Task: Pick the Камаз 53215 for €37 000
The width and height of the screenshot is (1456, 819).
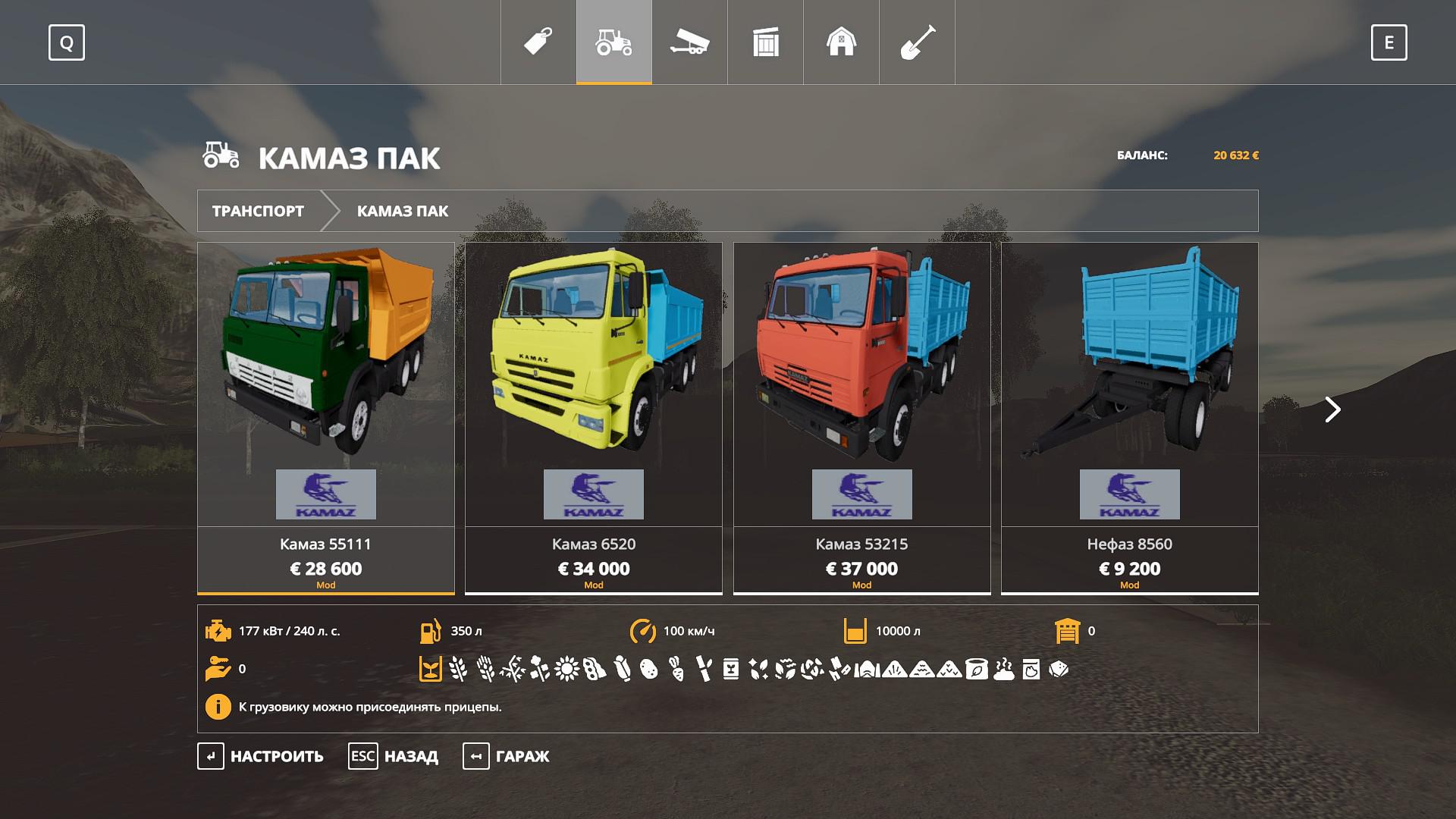Action: click(x=861, y=417)
